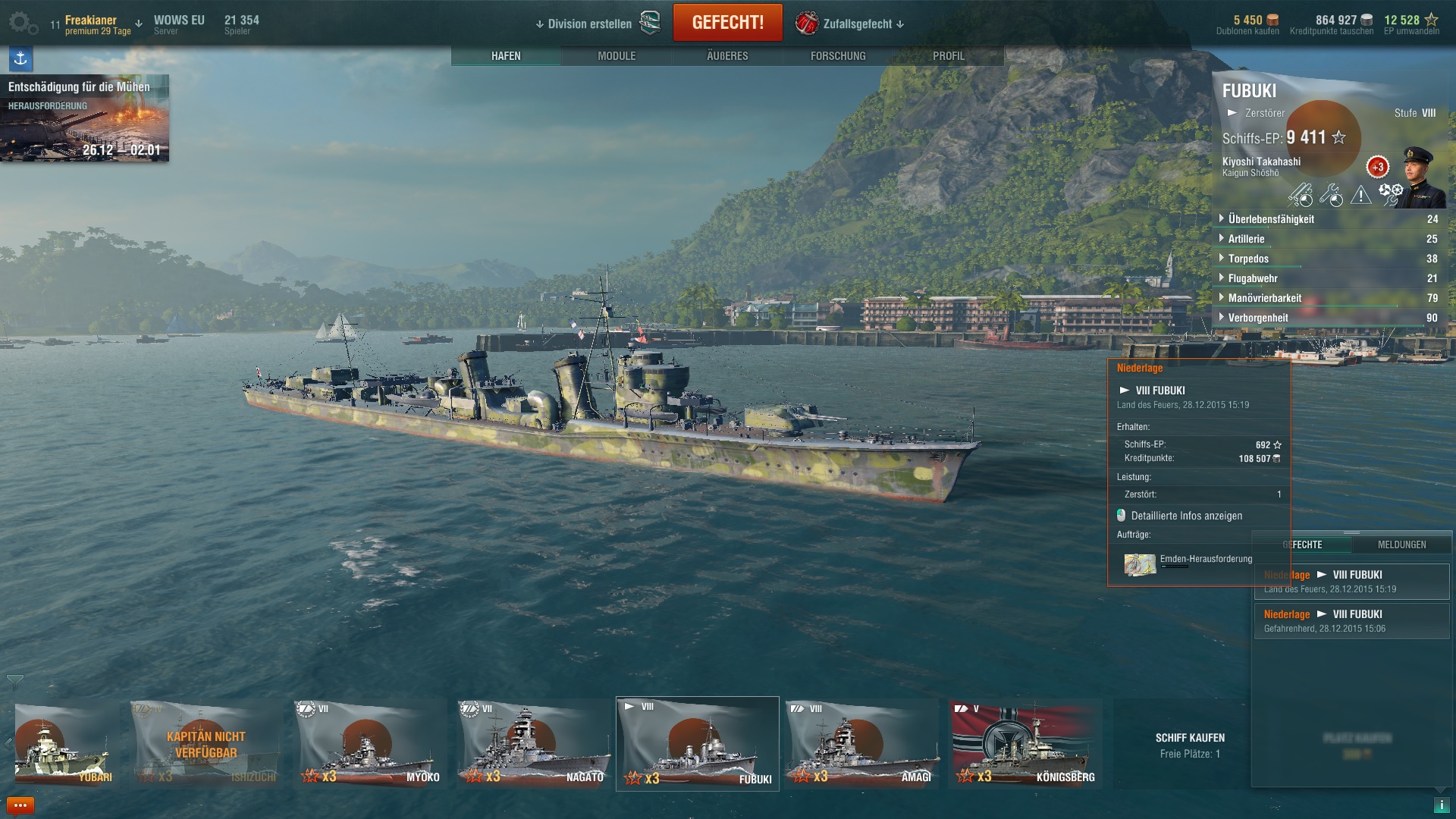Show detailed battle info via Detaillierte Infos anzeigen
This screenshot has height=819, width=1456.
coord(1186,516)
